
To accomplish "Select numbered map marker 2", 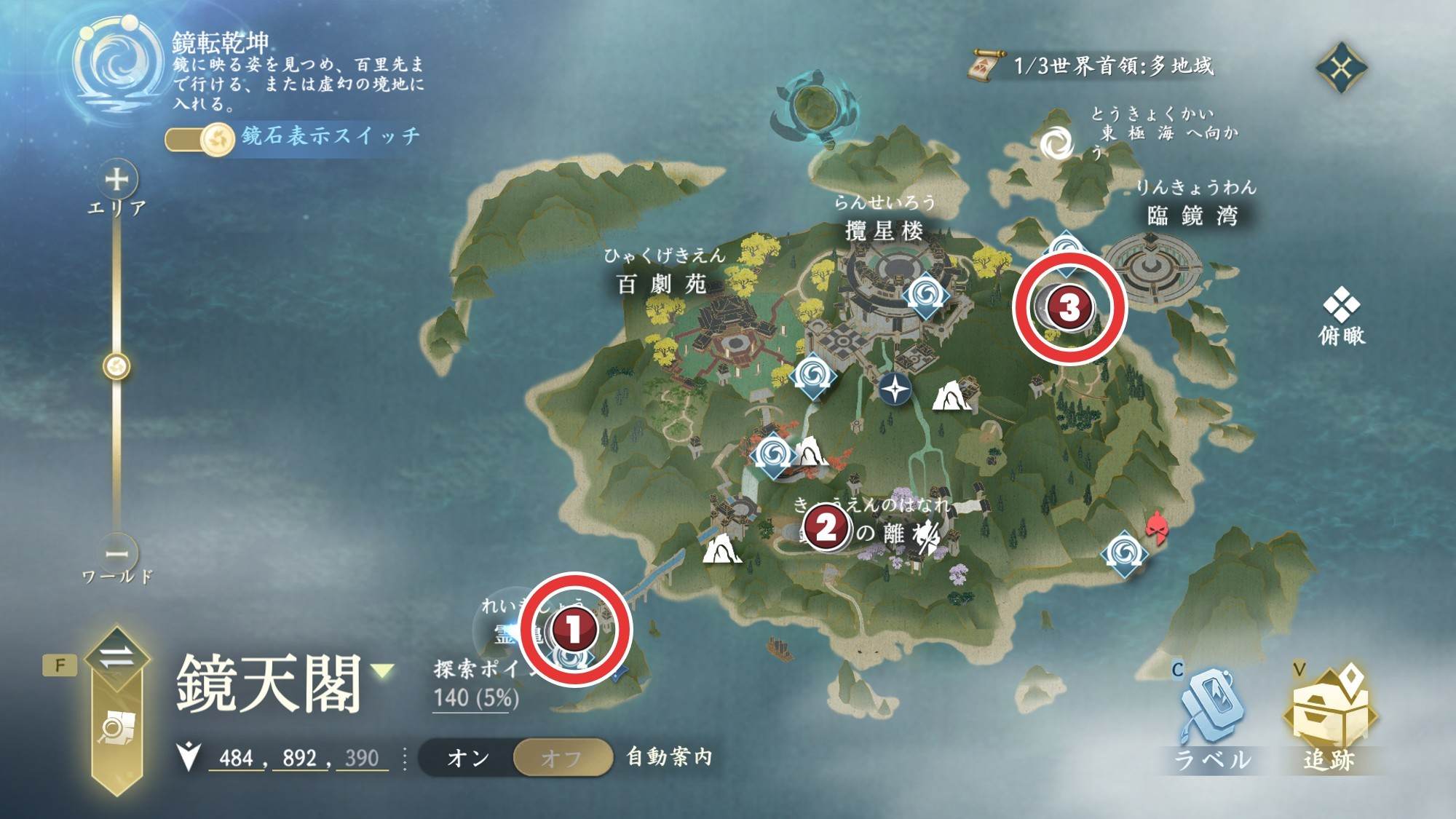I will coord(826,528).
